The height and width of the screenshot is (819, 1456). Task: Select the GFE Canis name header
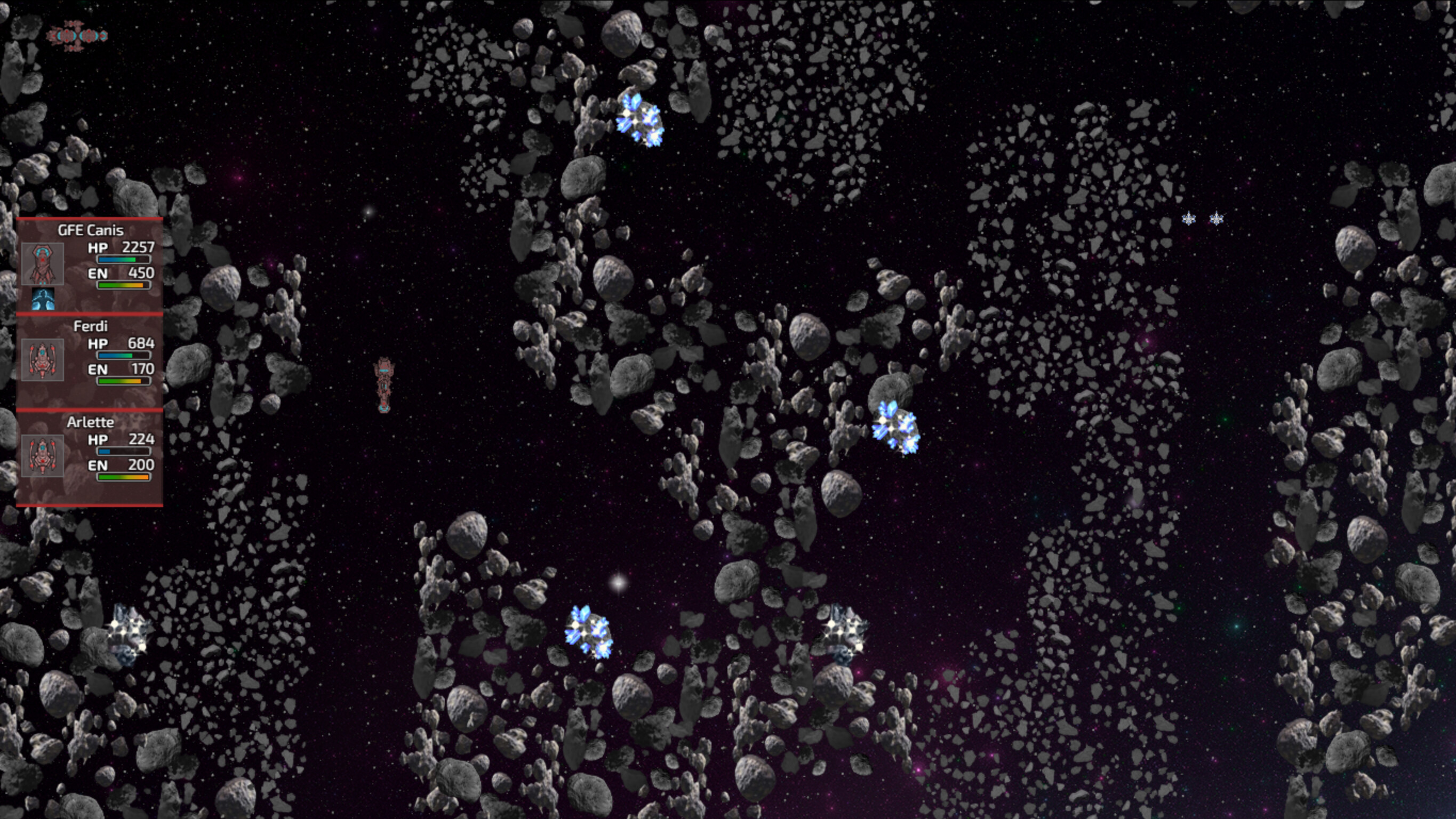tap(91, 229)
